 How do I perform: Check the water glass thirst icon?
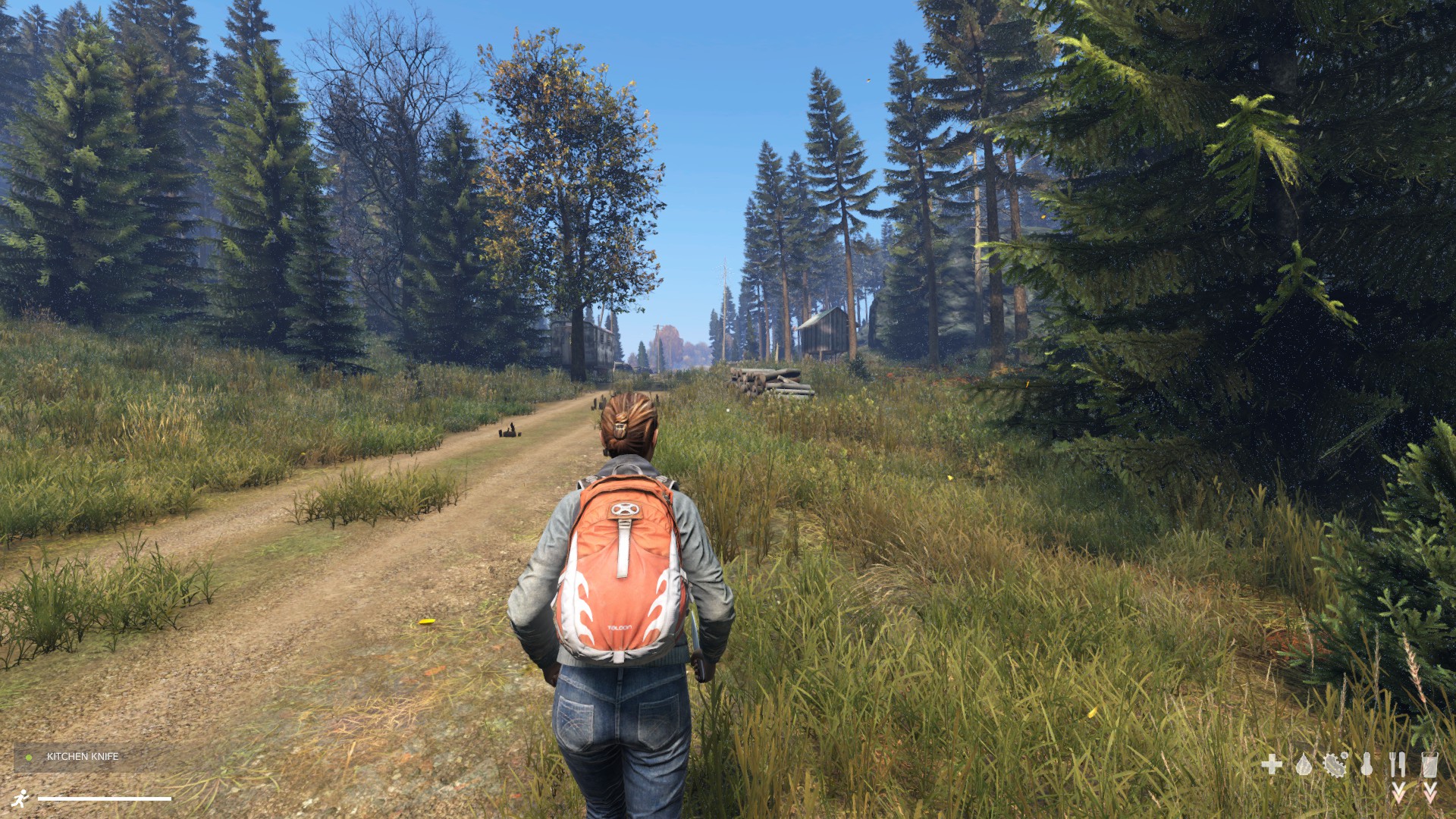(x=1429, y=764)
